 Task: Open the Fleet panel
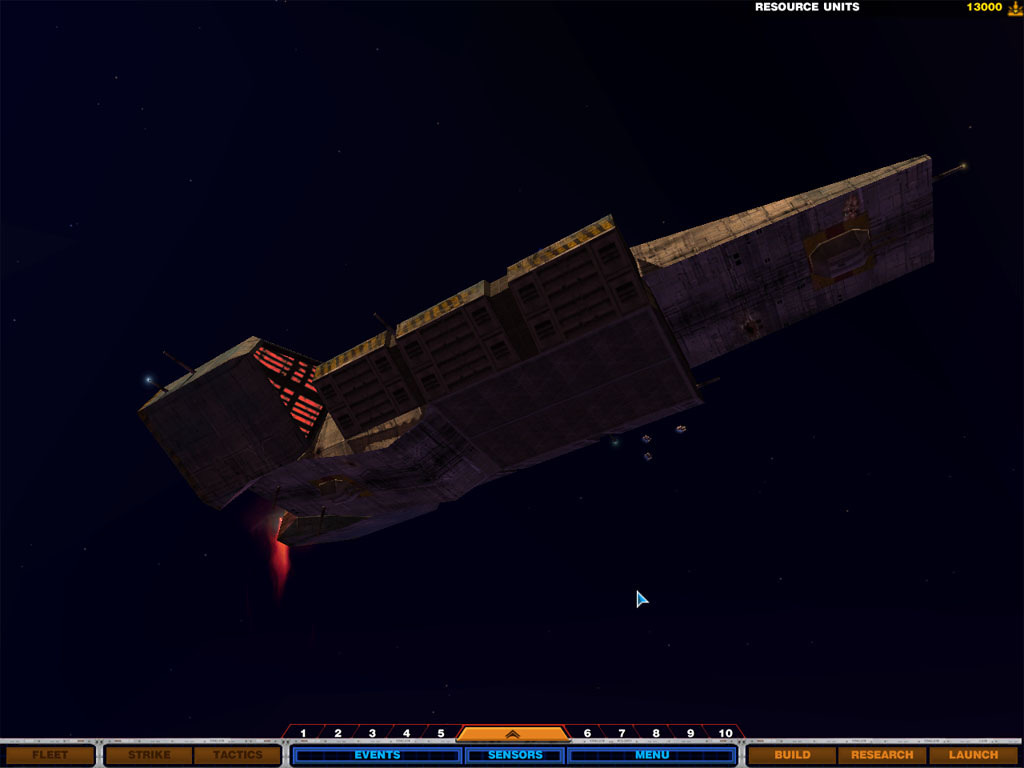click(50, 755)
